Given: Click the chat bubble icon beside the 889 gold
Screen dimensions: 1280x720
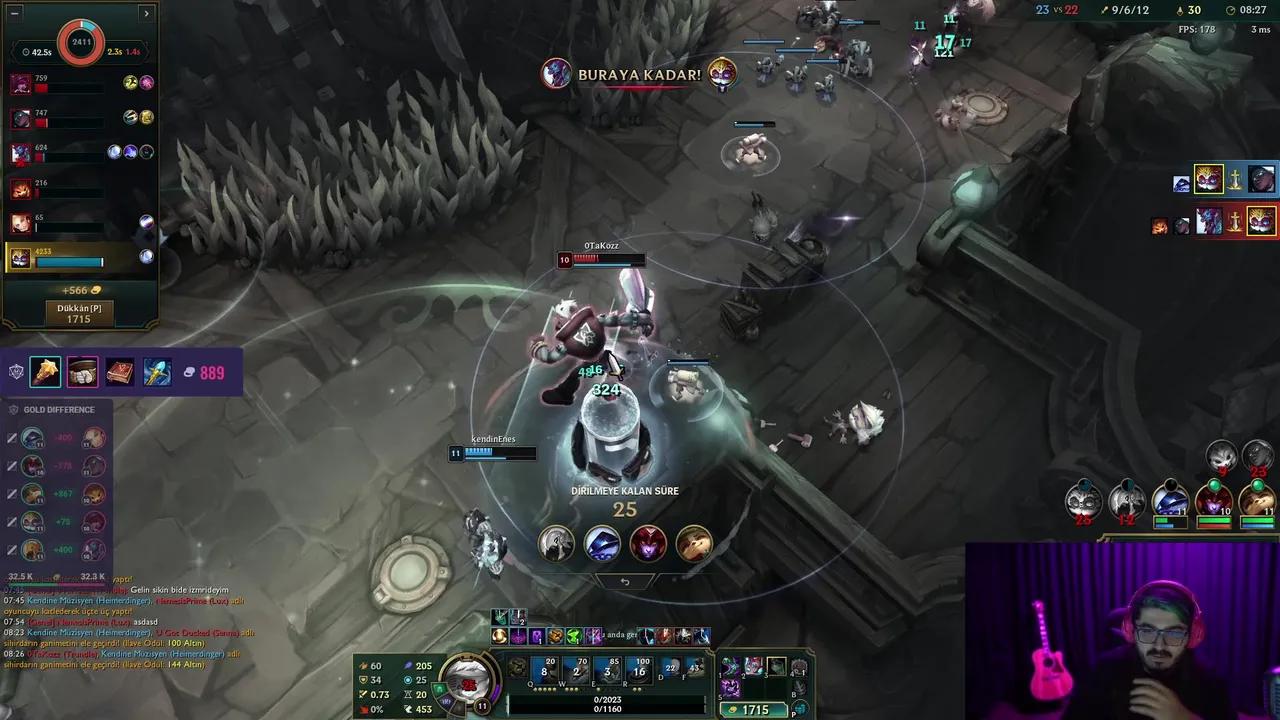Looking at the screenshot, I should [189, 372].
